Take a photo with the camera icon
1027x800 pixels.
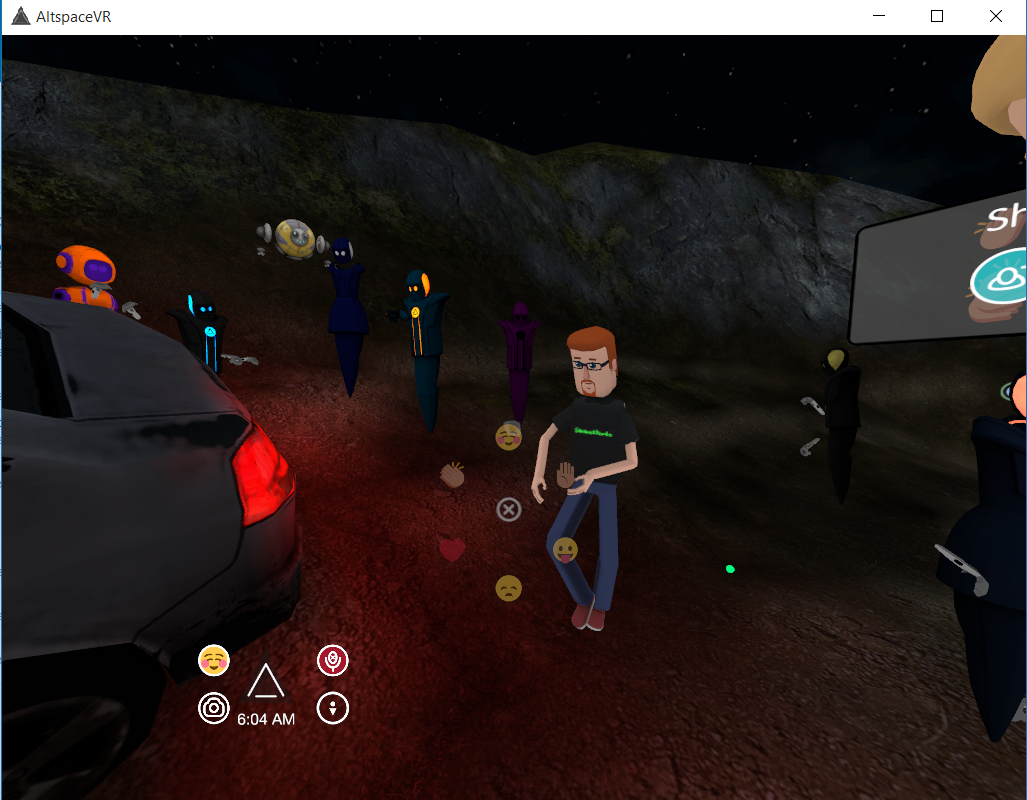click(213, 708)
